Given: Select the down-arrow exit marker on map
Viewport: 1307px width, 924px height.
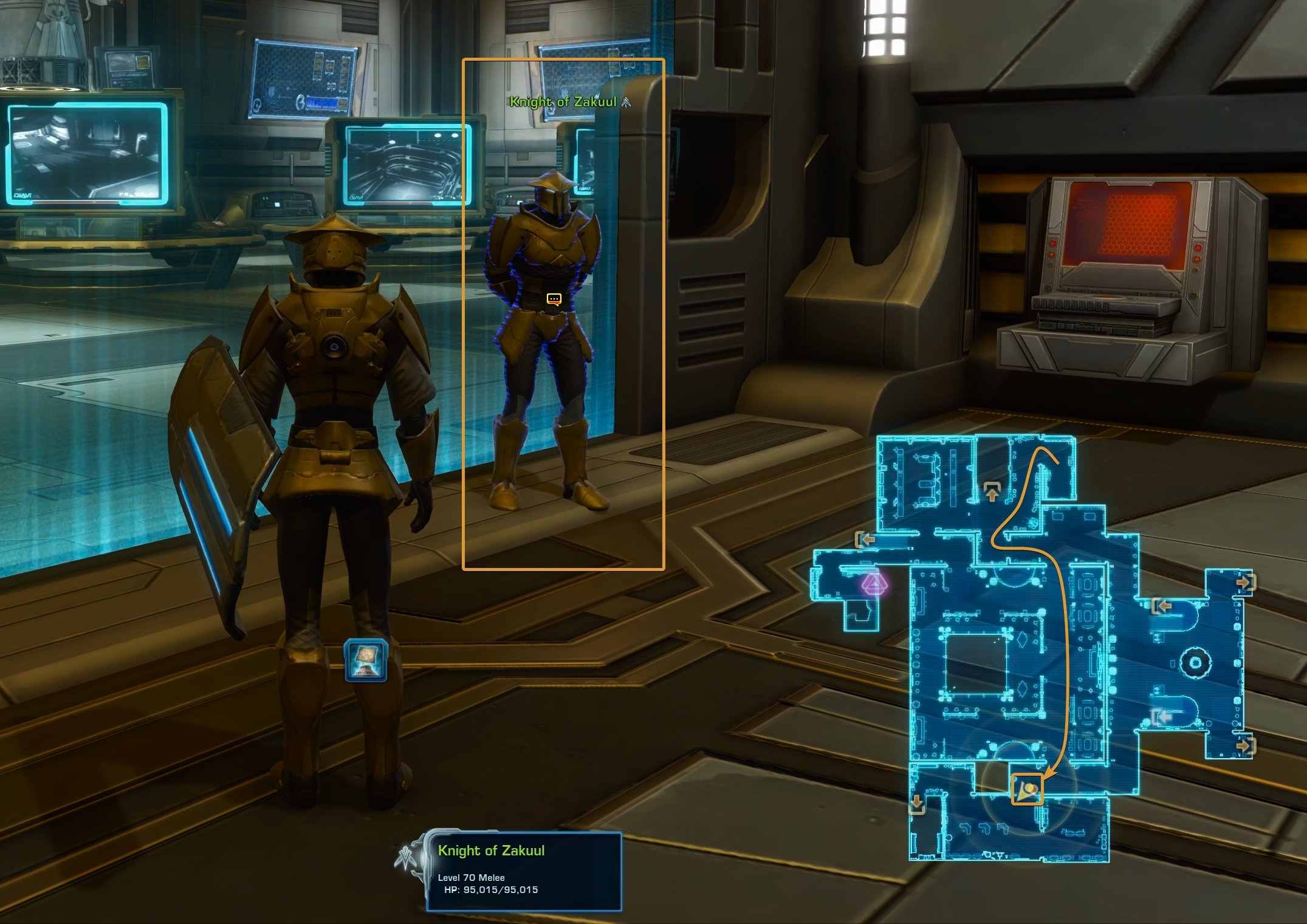Looking at the screenshot, I should coord(917,804).
